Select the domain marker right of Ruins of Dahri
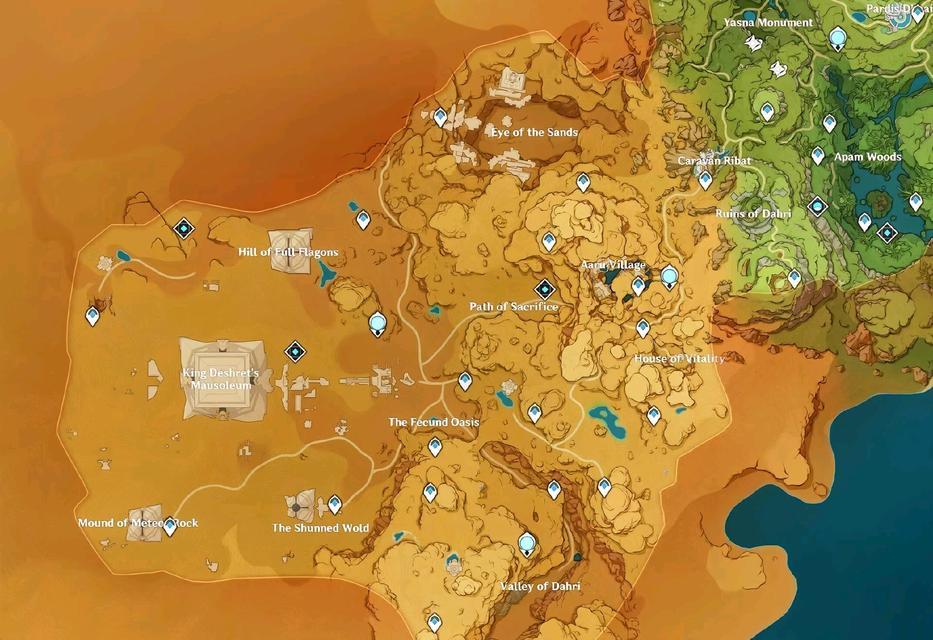This screenshot has height=640, width=933. click(819, 207)
